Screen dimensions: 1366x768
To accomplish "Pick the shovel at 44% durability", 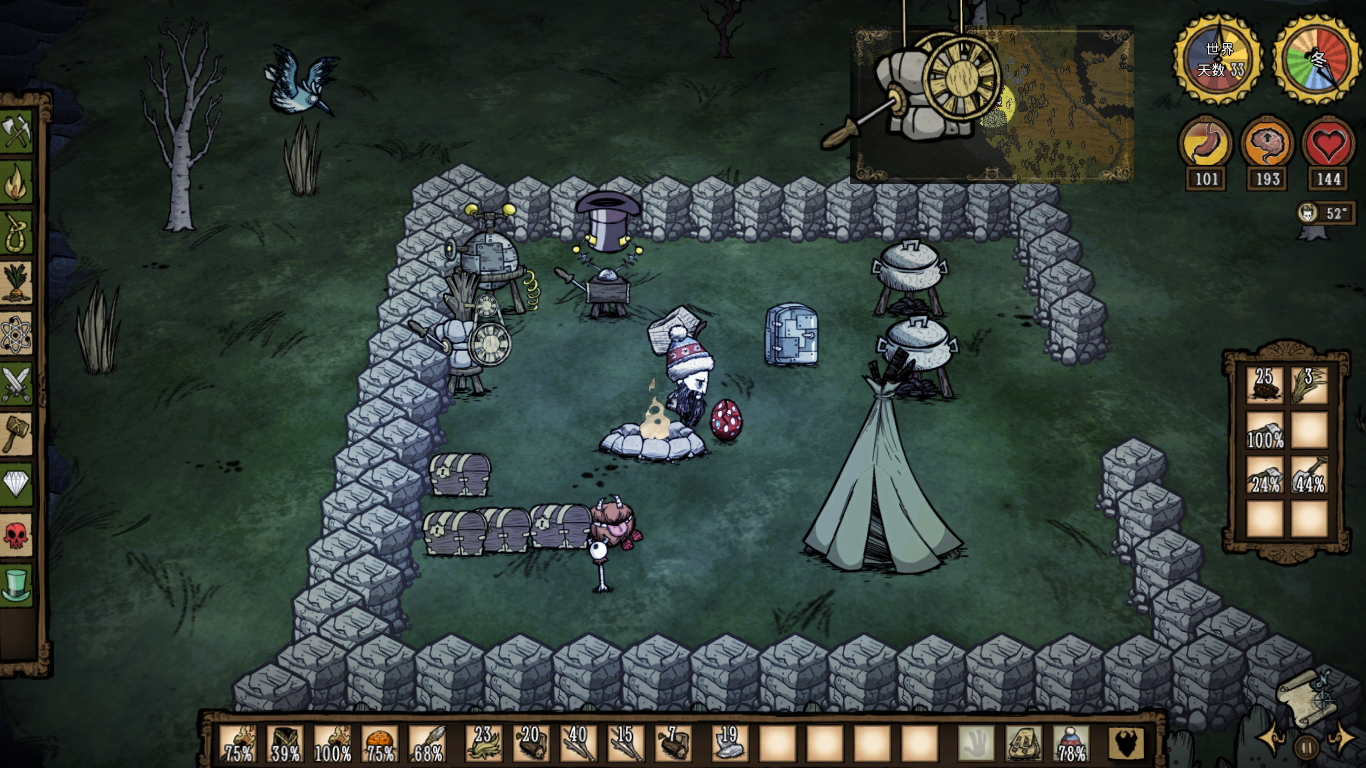I will [1309, 474].
